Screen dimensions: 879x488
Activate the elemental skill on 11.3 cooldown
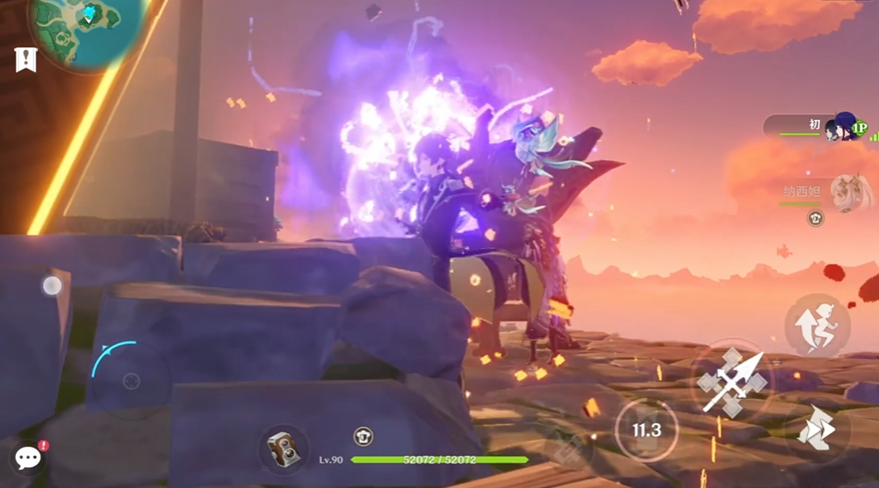pos(646,430)
